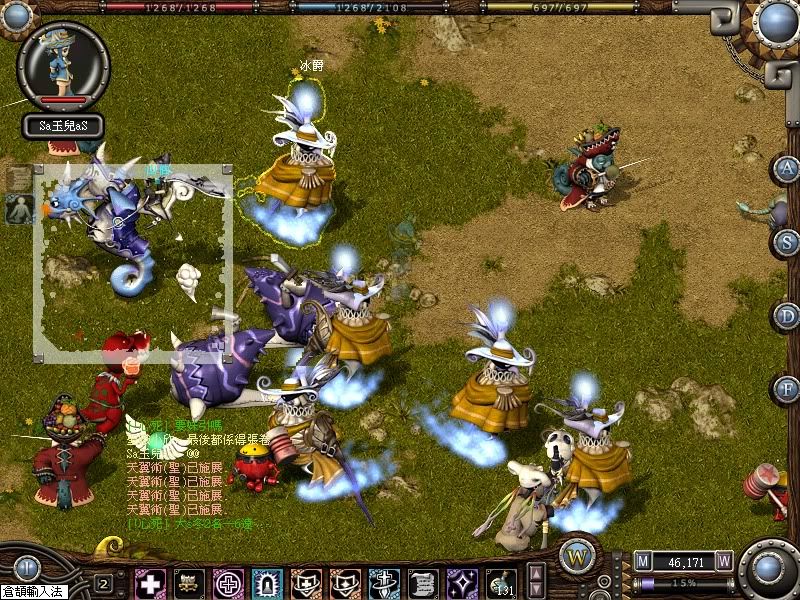
Task: Use the scroll item in the hotbar
Action: 422,583
